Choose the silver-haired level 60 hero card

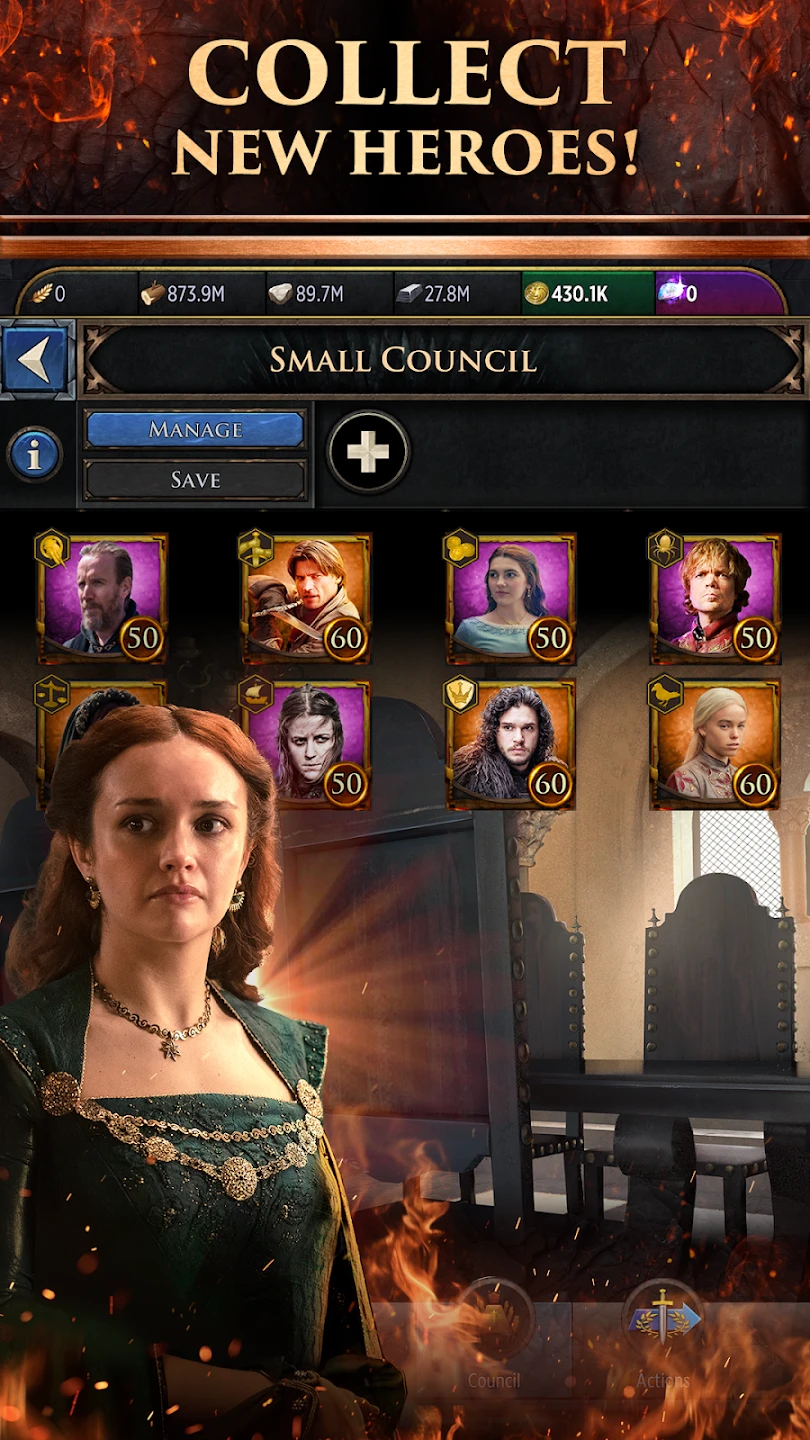pos(716,745)
